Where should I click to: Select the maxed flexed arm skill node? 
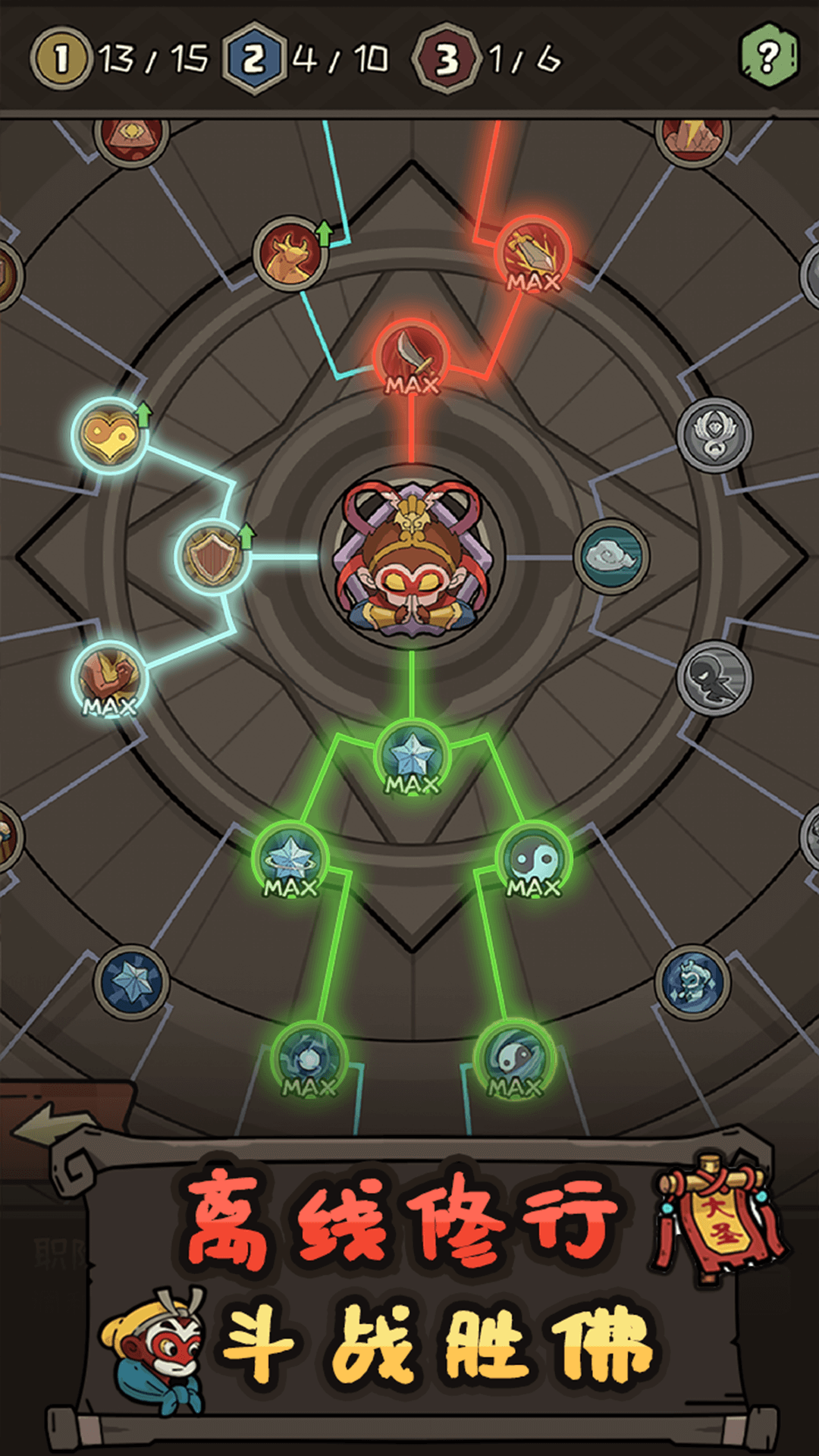coord(109,679)
